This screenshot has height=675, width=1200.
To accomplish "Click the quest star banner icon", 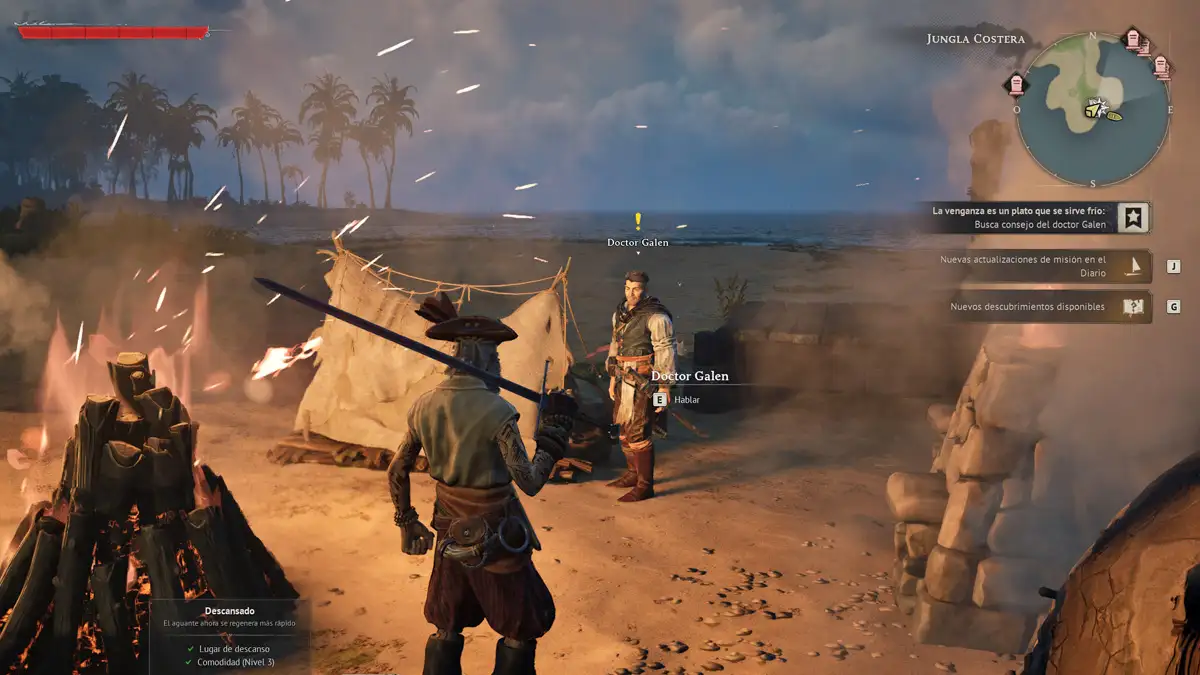I will pos(1133,218).
